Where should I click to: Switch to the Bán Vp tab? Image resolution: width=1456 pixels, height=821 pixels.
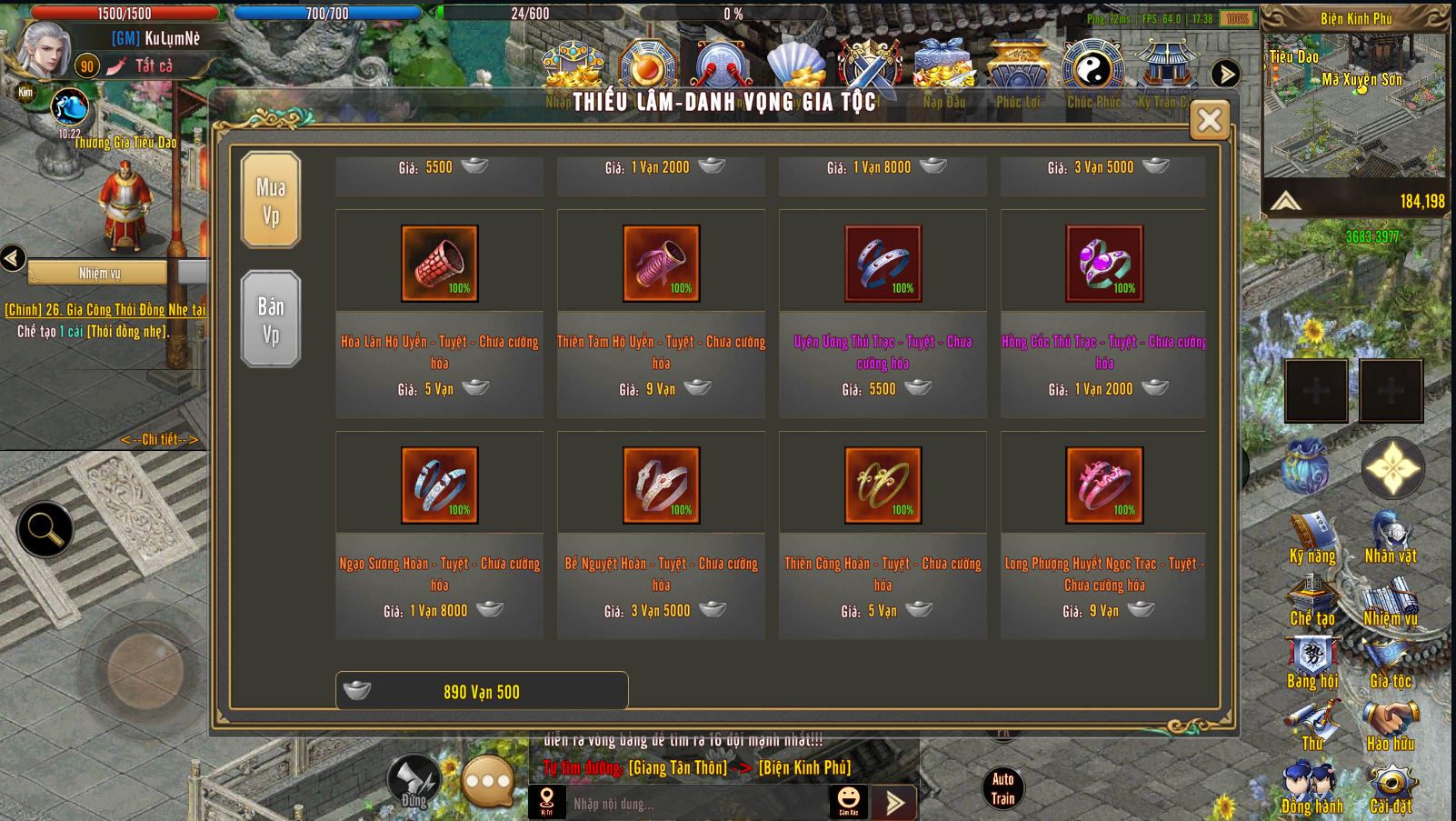pyautogui.click(x=271, y=319)
